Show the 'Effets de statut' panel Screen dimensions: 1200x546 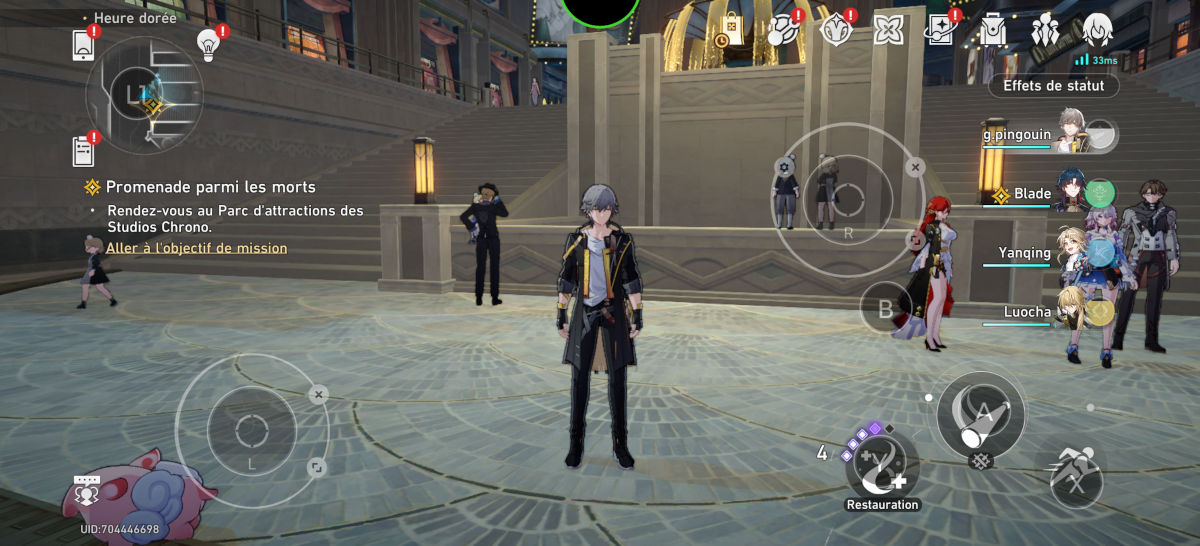tap(1053, 86)
